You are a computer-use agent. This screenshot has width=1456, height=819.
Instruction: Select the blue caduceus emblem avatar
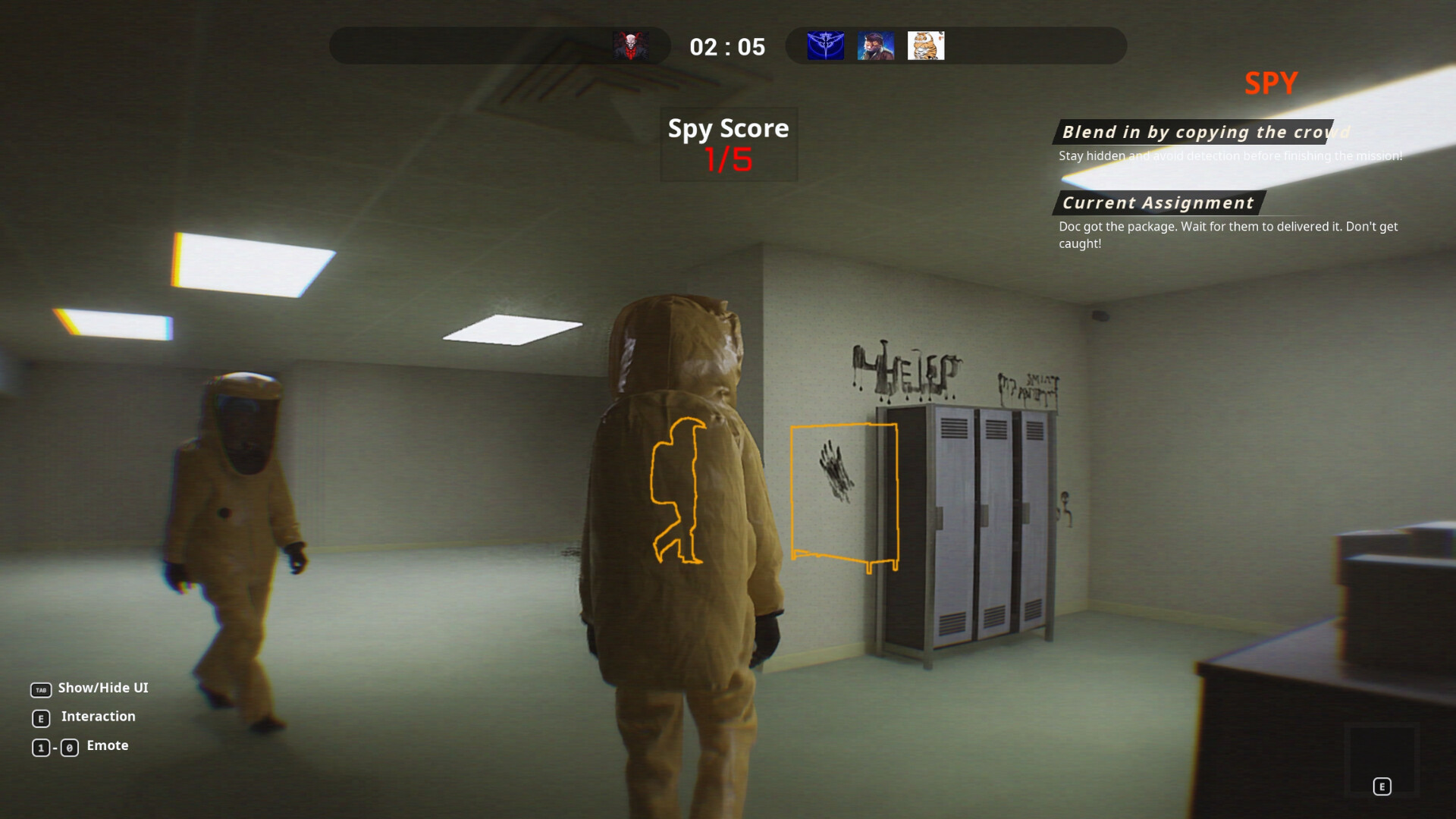[x=826, y=46]
